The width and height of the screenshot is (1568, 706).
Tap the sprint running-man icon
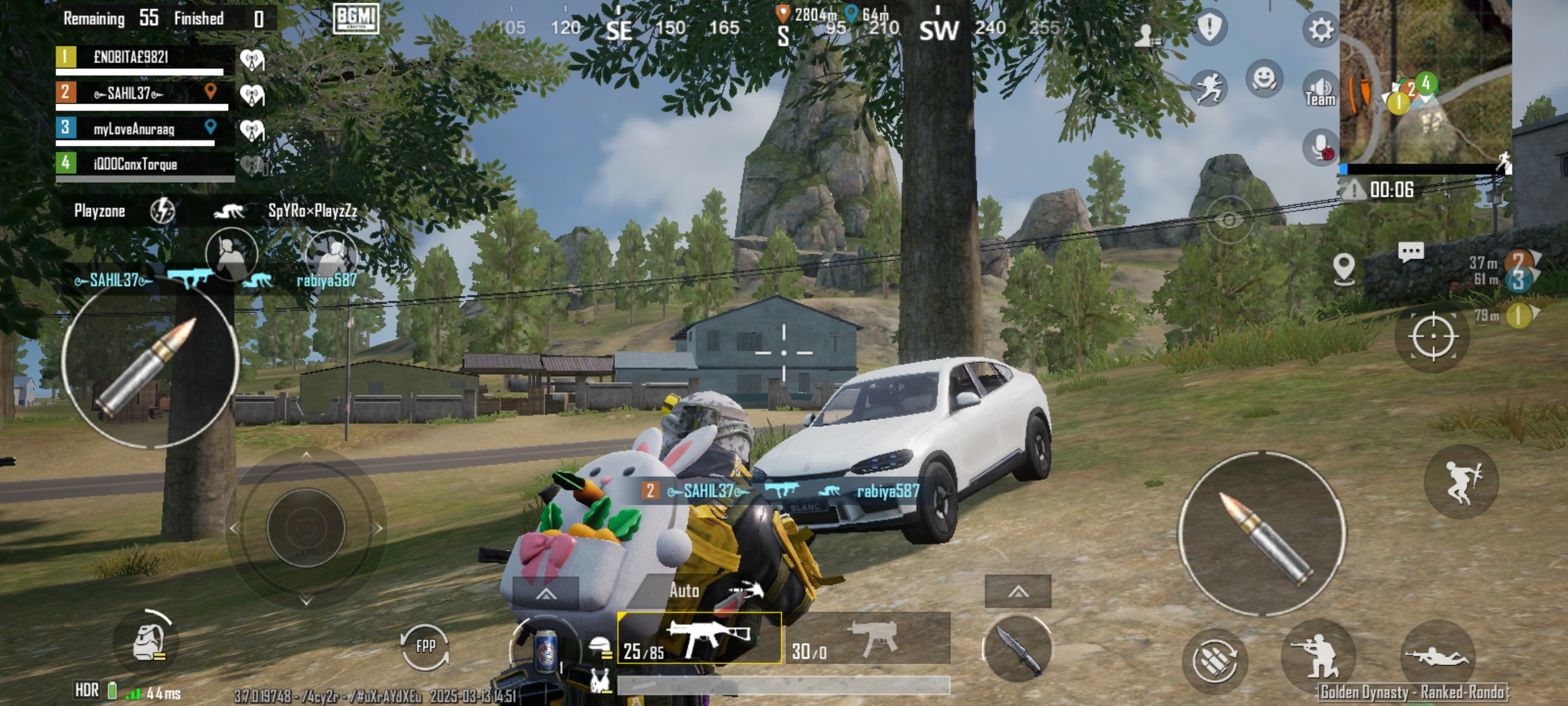(x=1209, y=89)
